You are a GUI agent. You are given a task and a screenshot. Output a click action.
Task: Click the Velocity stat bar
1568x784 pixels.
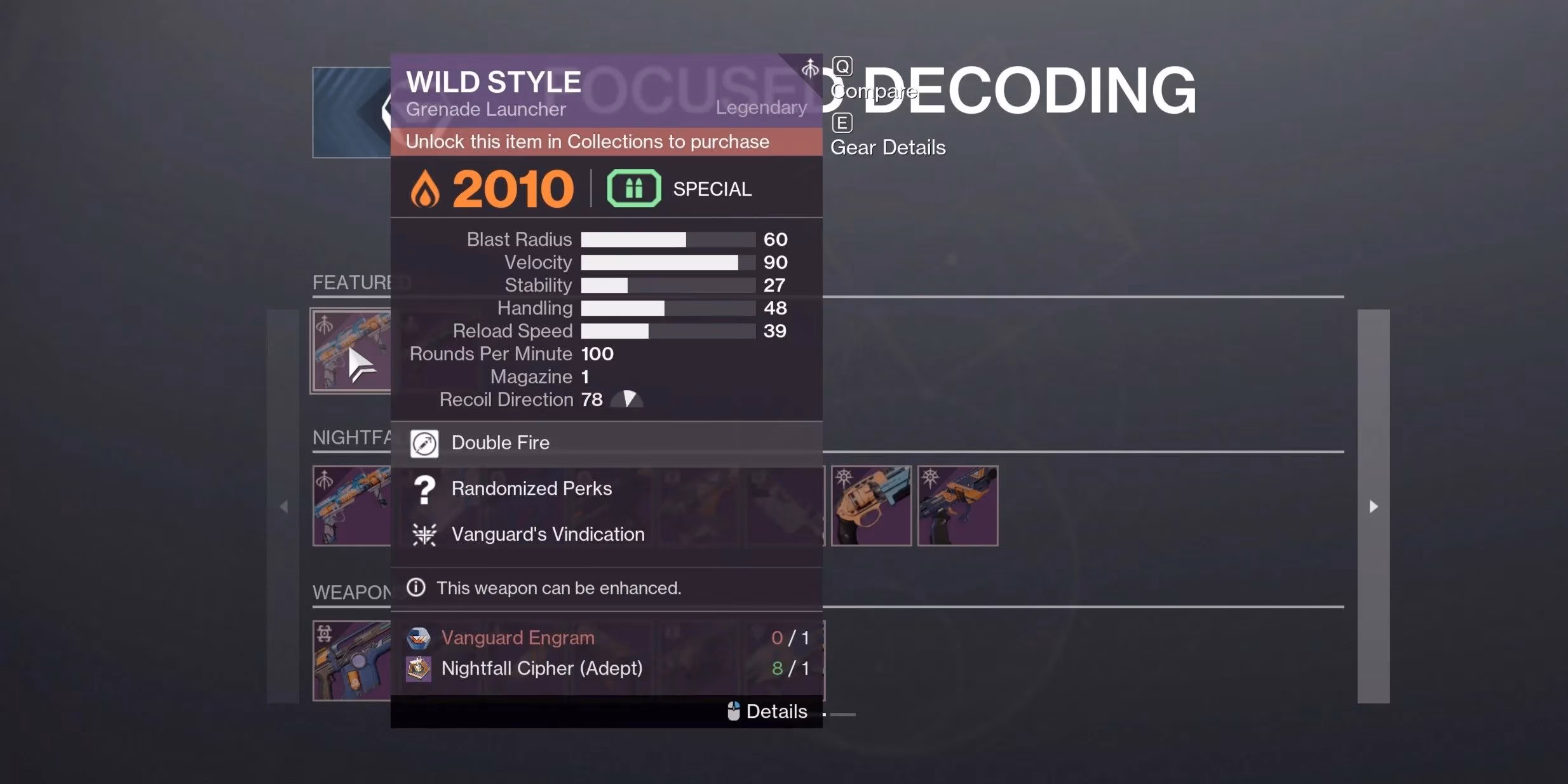pyautogui.click(x=667, y=262)
